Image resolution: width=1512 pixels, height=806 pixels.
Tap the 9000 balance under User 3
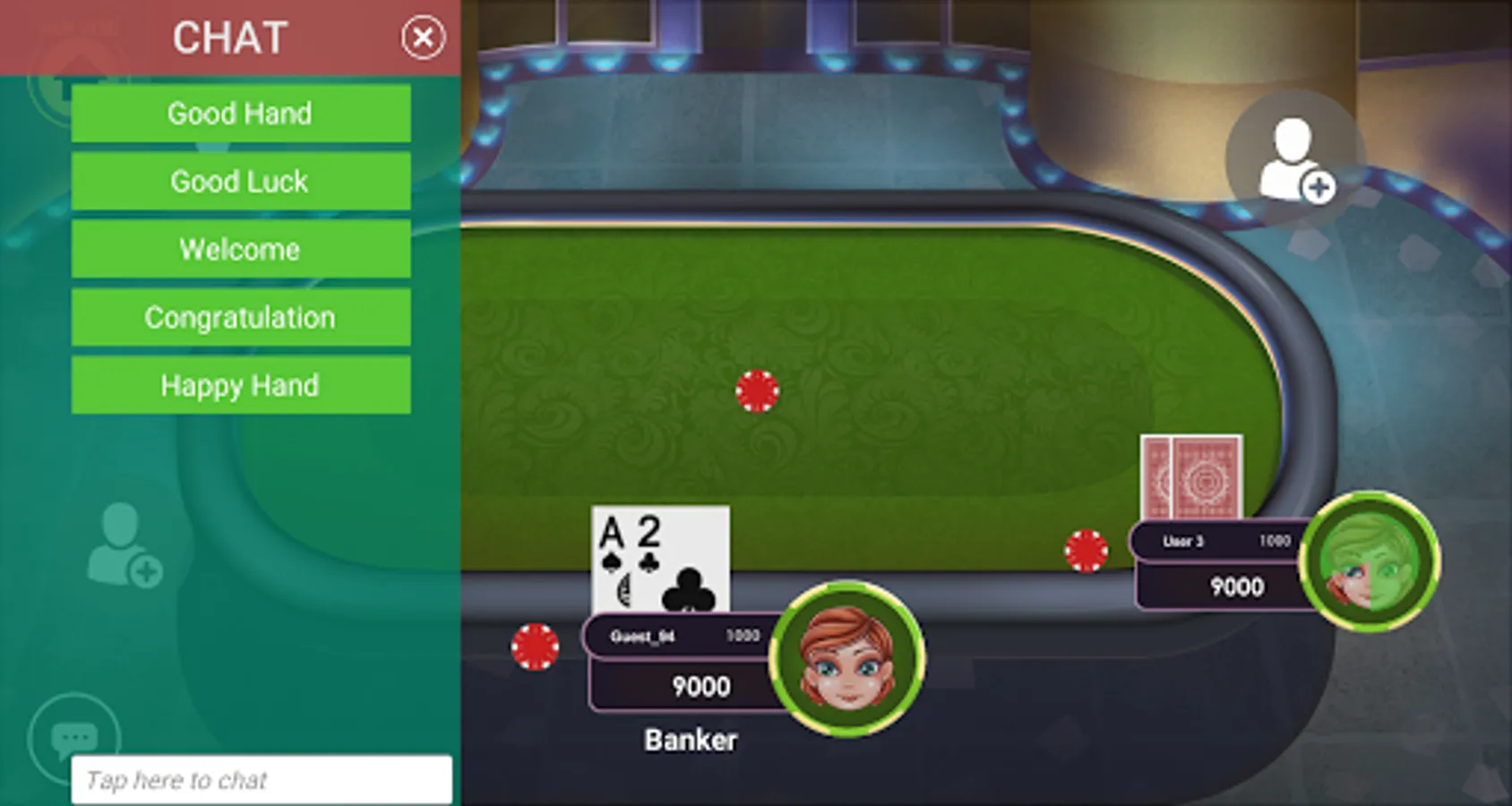click(x=1238, y=587)
